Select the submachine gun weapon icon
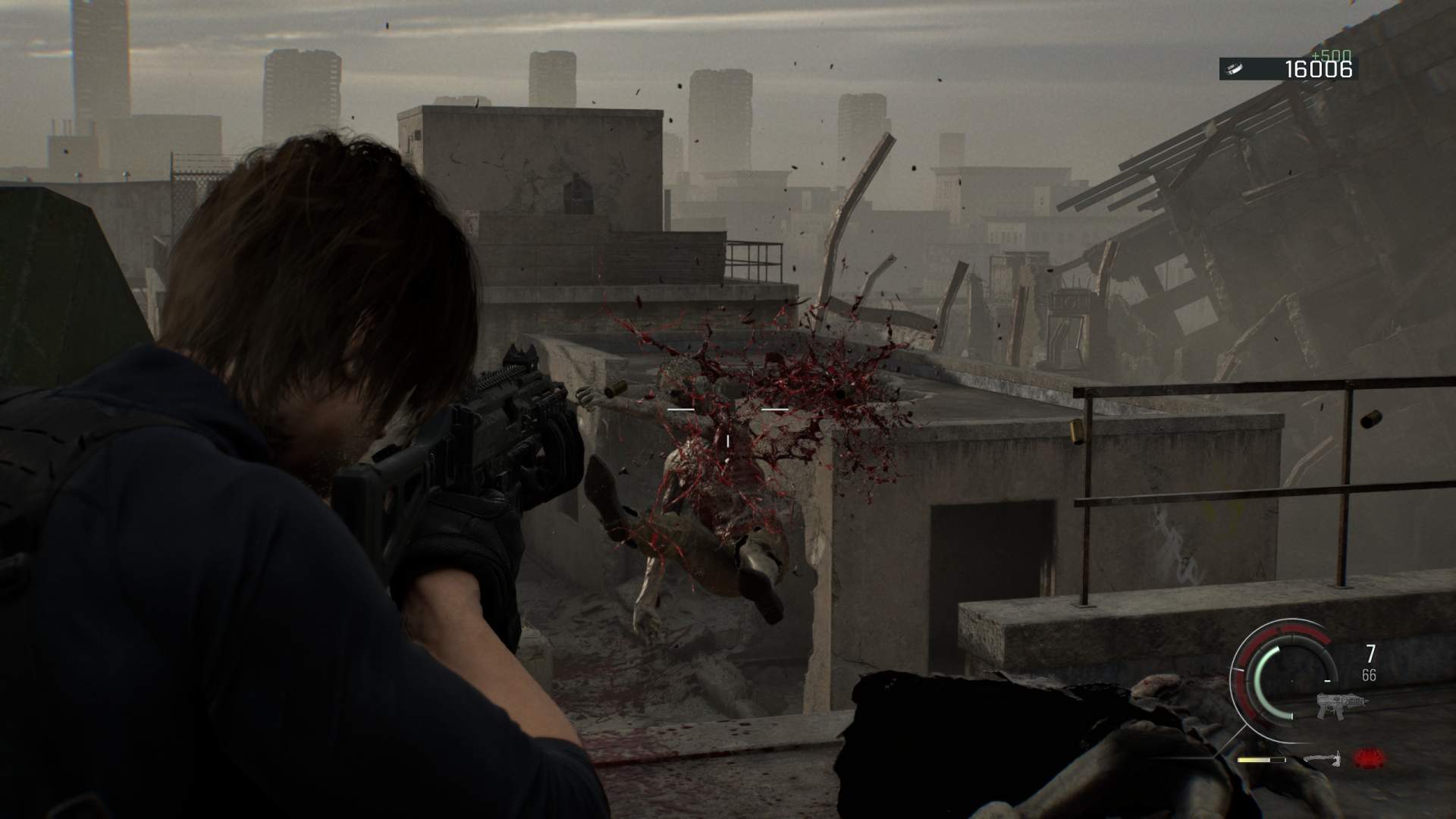Viewport: 1456px width, 819px height. 1341,704
